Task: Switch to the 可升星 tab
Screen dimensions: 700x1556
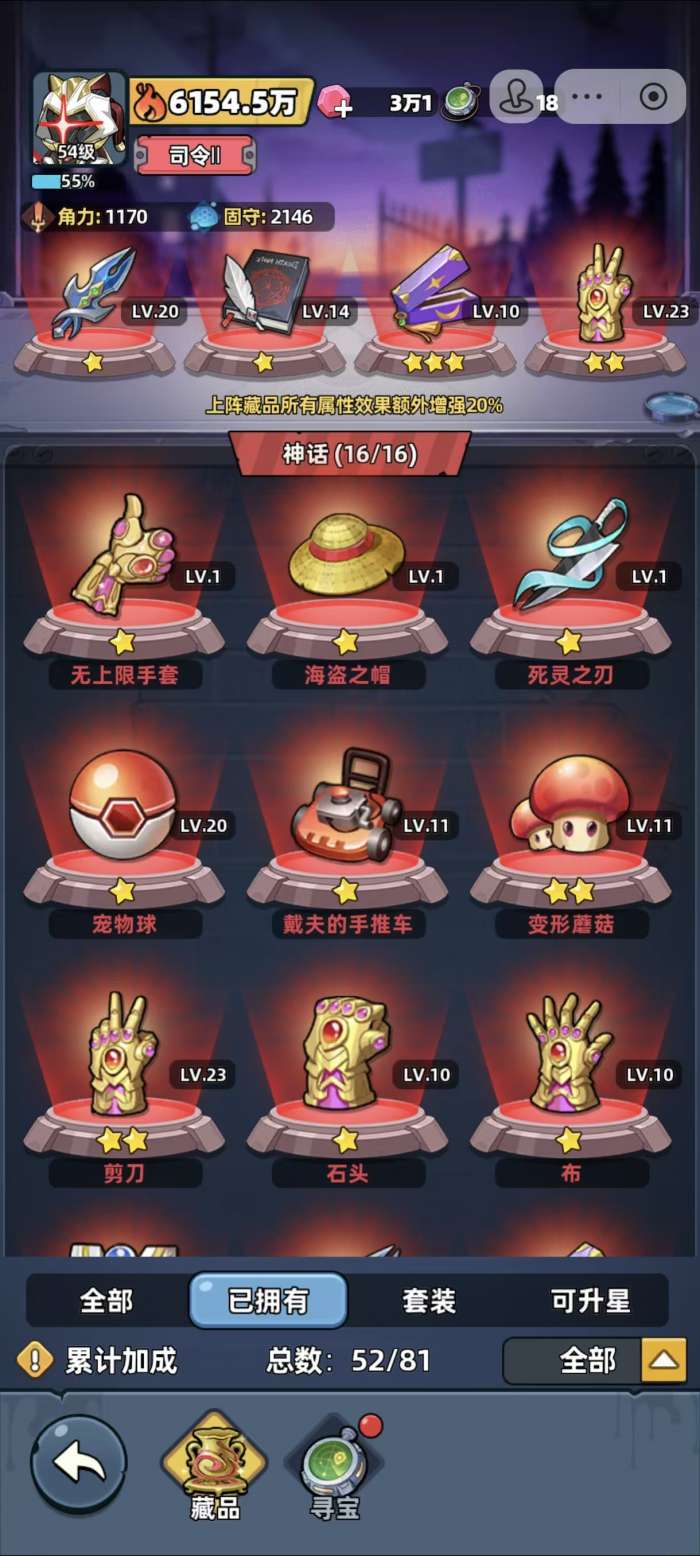Action: (x=590, y=1300)
